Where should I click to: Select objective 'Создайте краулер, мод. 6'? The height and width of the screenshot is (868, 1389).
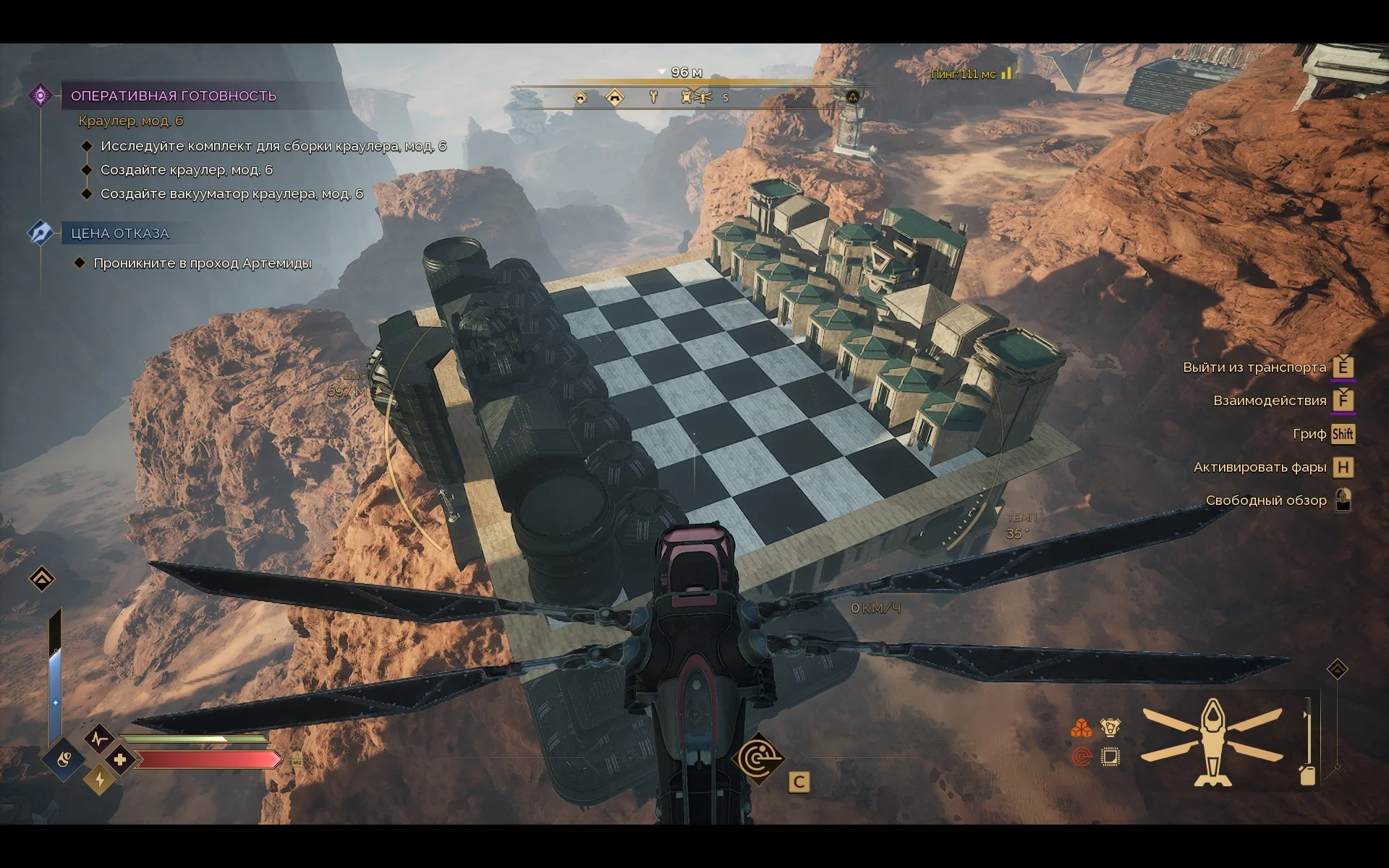pyautogui.click(x=186, y=170)
